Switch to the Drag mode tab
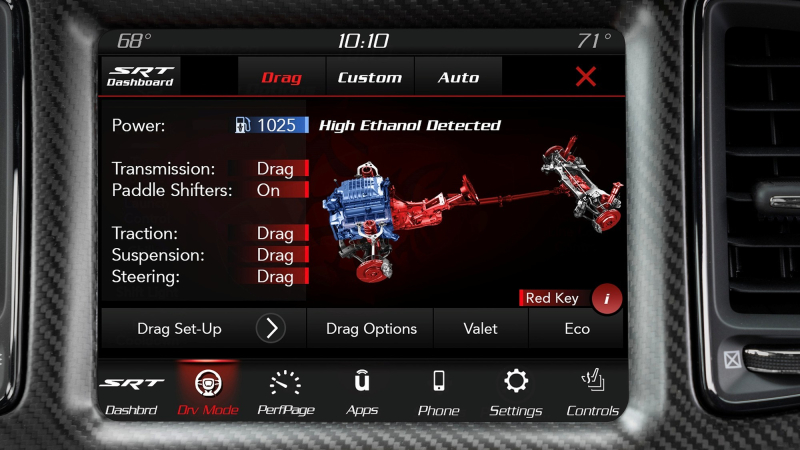The height and width of the screenshot is (450, 800). click(282, 77)
